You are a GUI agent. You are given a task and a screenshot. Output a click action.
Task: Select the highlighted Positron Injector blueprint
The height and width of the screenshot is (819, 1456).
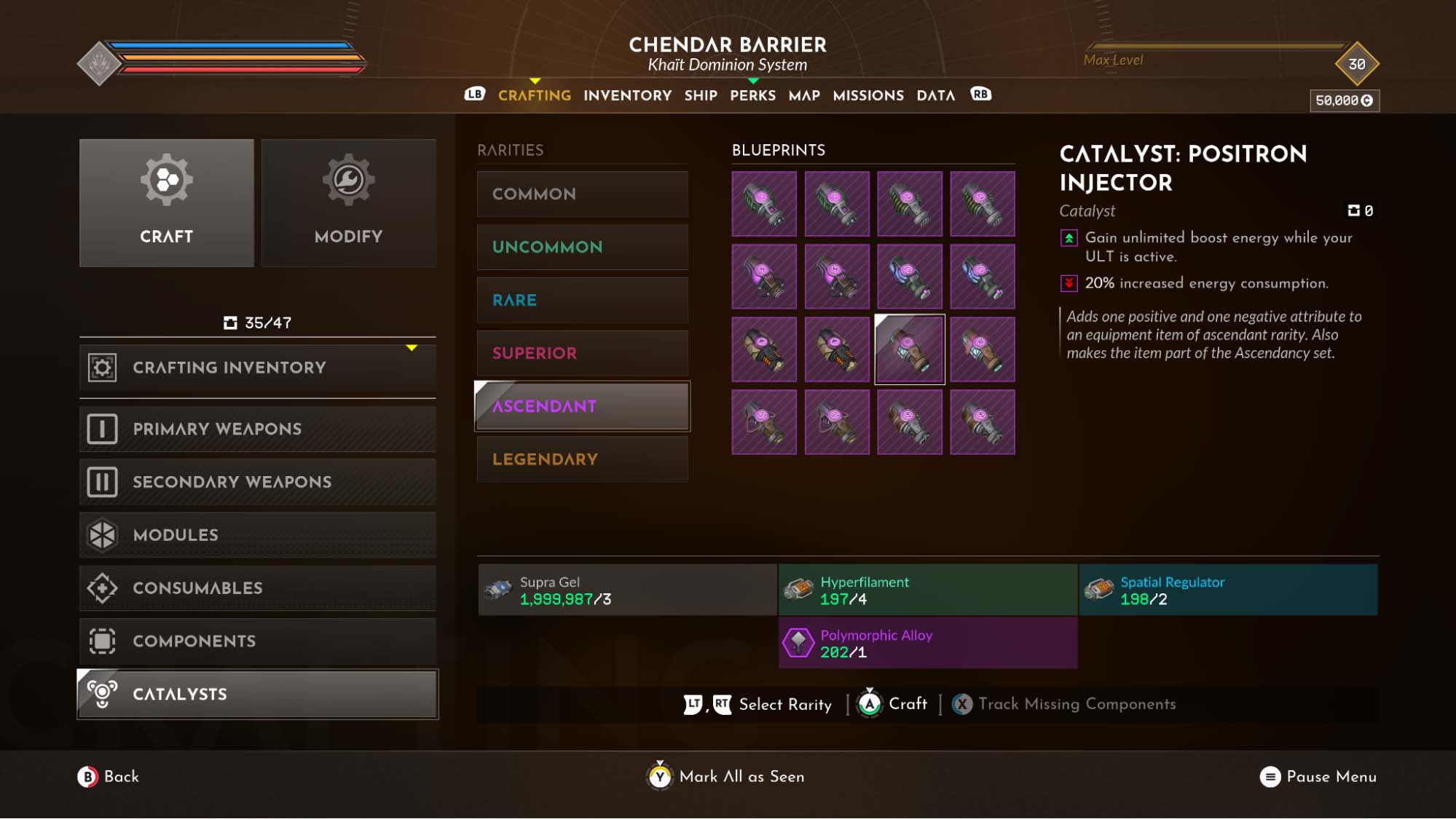pyautogui.click(x=909, y=349)
